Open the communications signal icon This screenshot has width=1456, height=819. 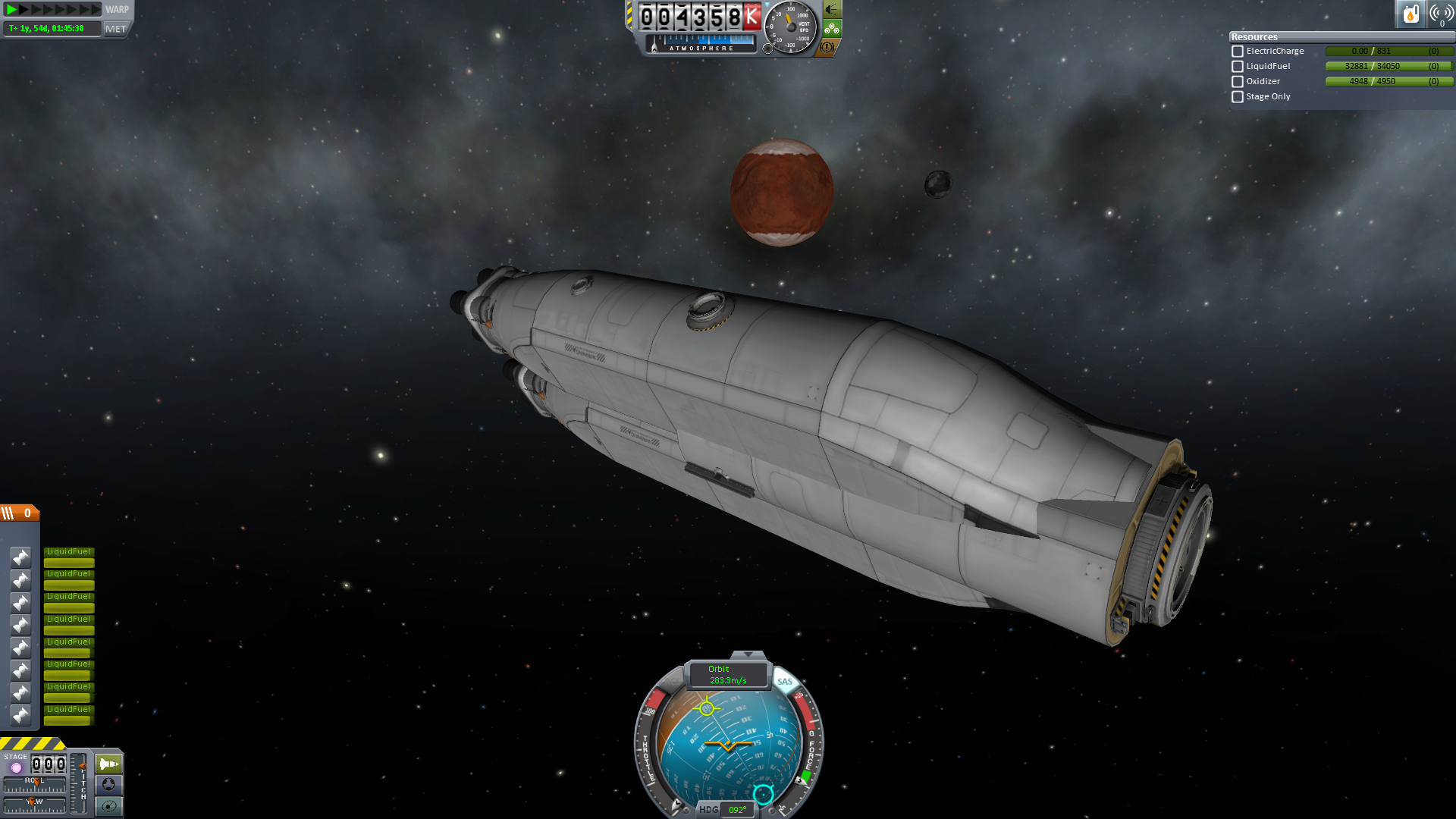point(1440,14)
